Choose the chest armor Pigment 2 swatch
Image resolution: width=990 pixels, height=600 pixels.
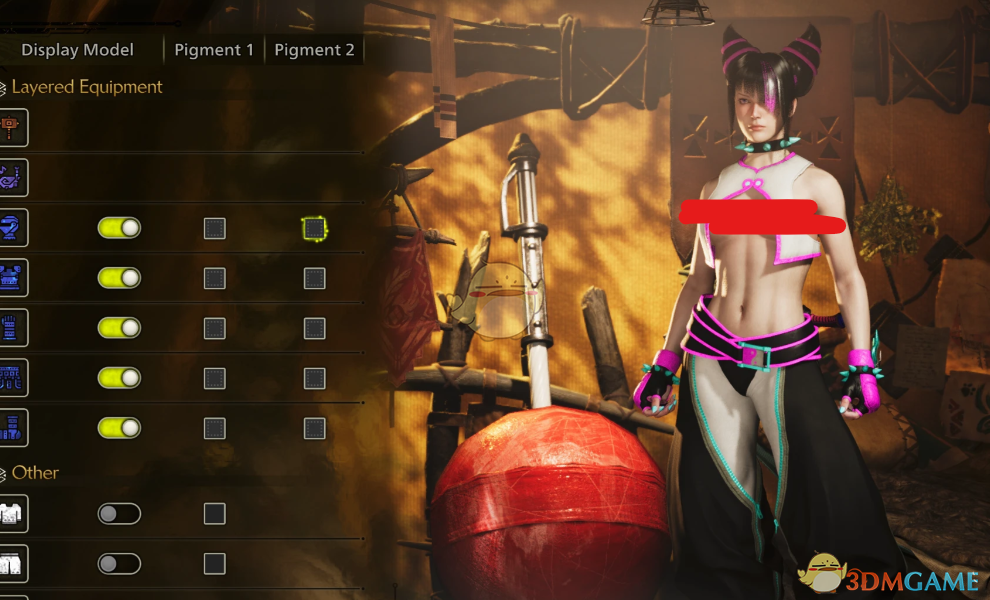[x=314, y=279]
